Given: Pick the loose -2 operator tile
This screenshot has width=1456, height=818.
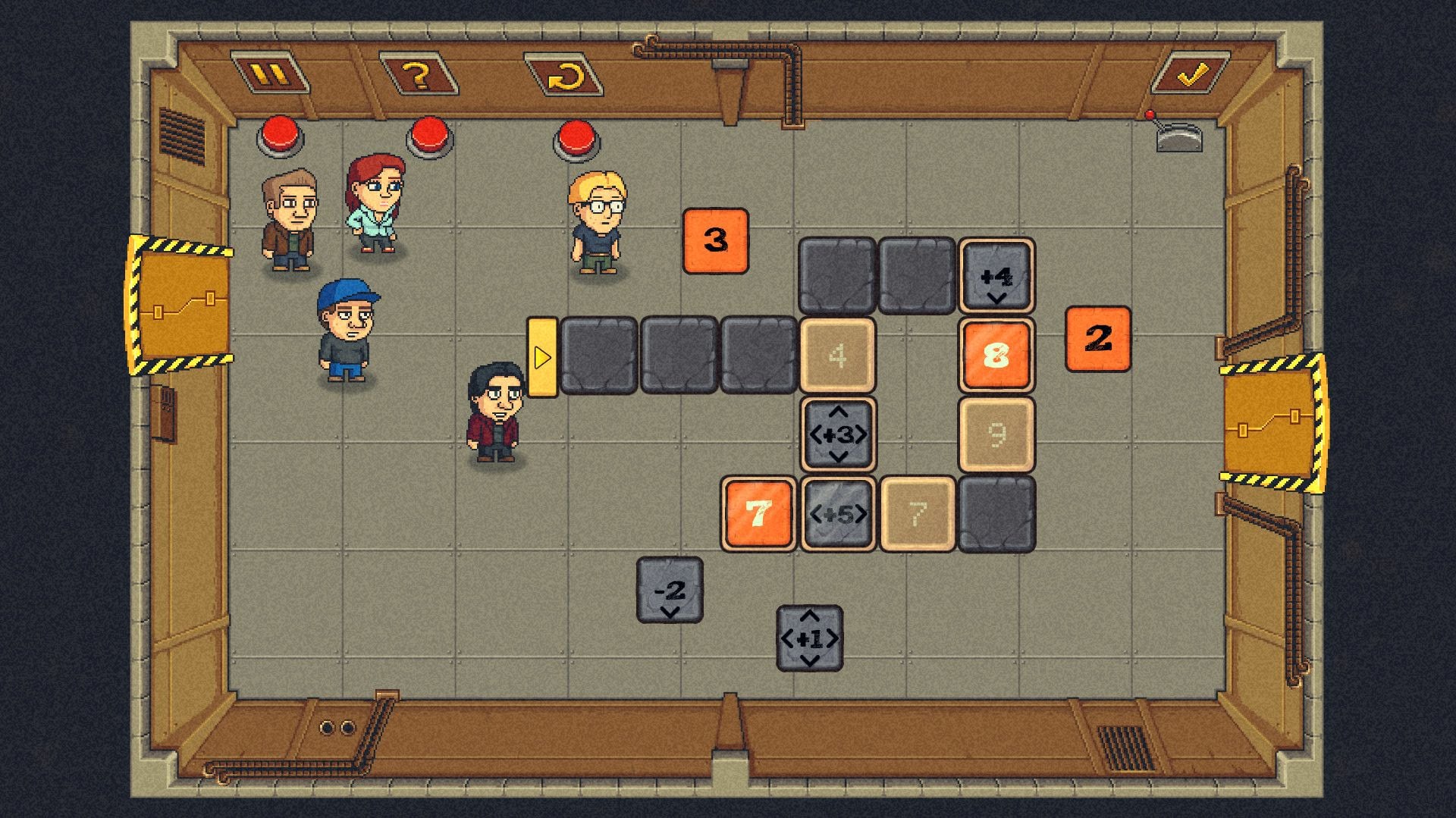Looking at the screenshot, I should pos(670,591).
